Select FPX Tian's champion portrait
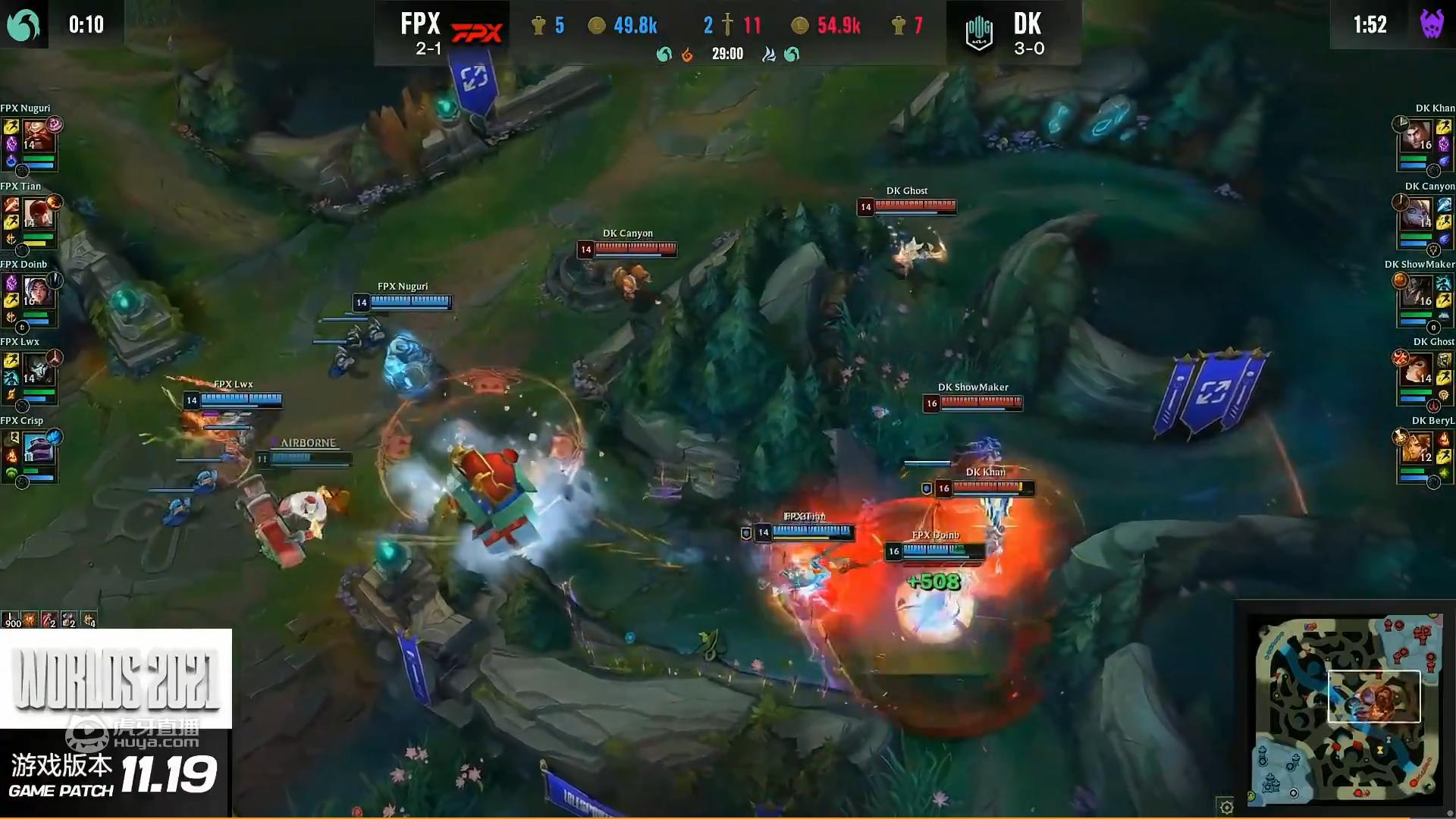This screenshot has height=819, width=1456. (37, 215)
